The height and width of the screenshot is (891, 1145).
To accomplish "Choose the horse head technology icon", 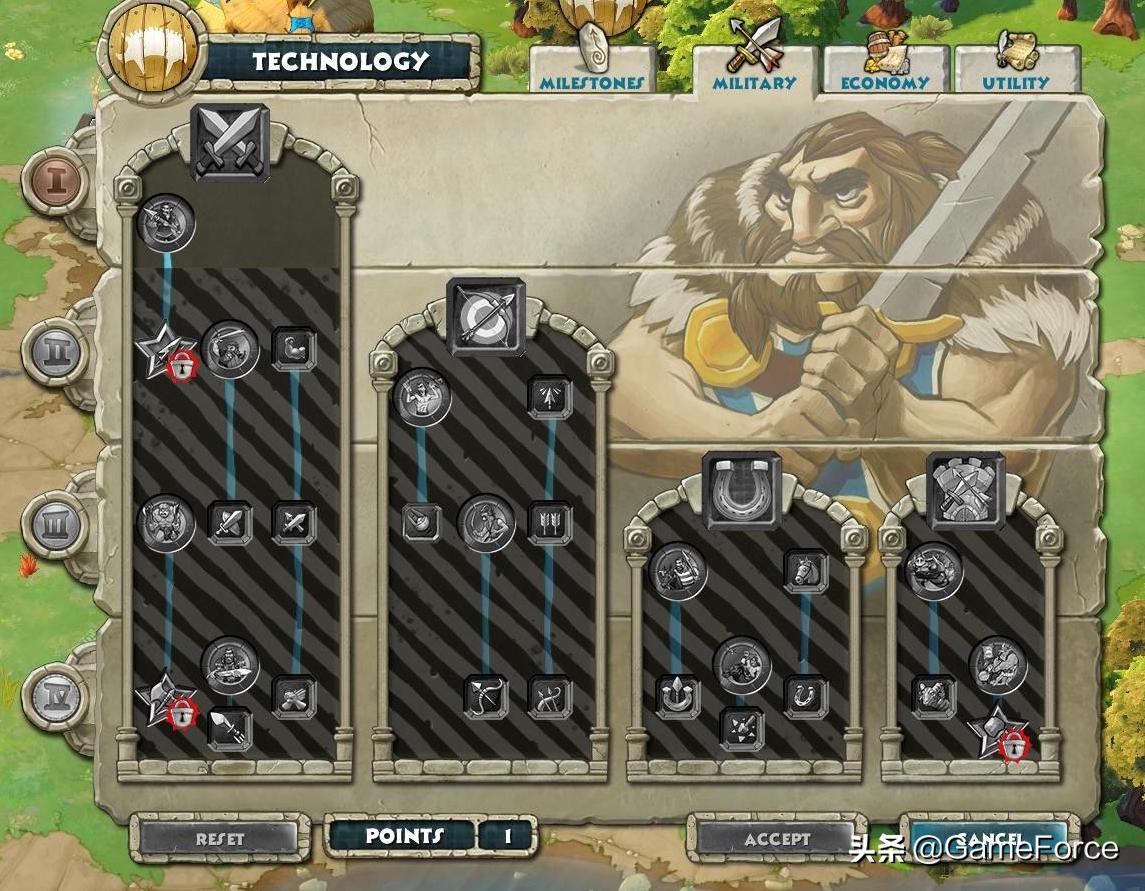I will 805,572.
